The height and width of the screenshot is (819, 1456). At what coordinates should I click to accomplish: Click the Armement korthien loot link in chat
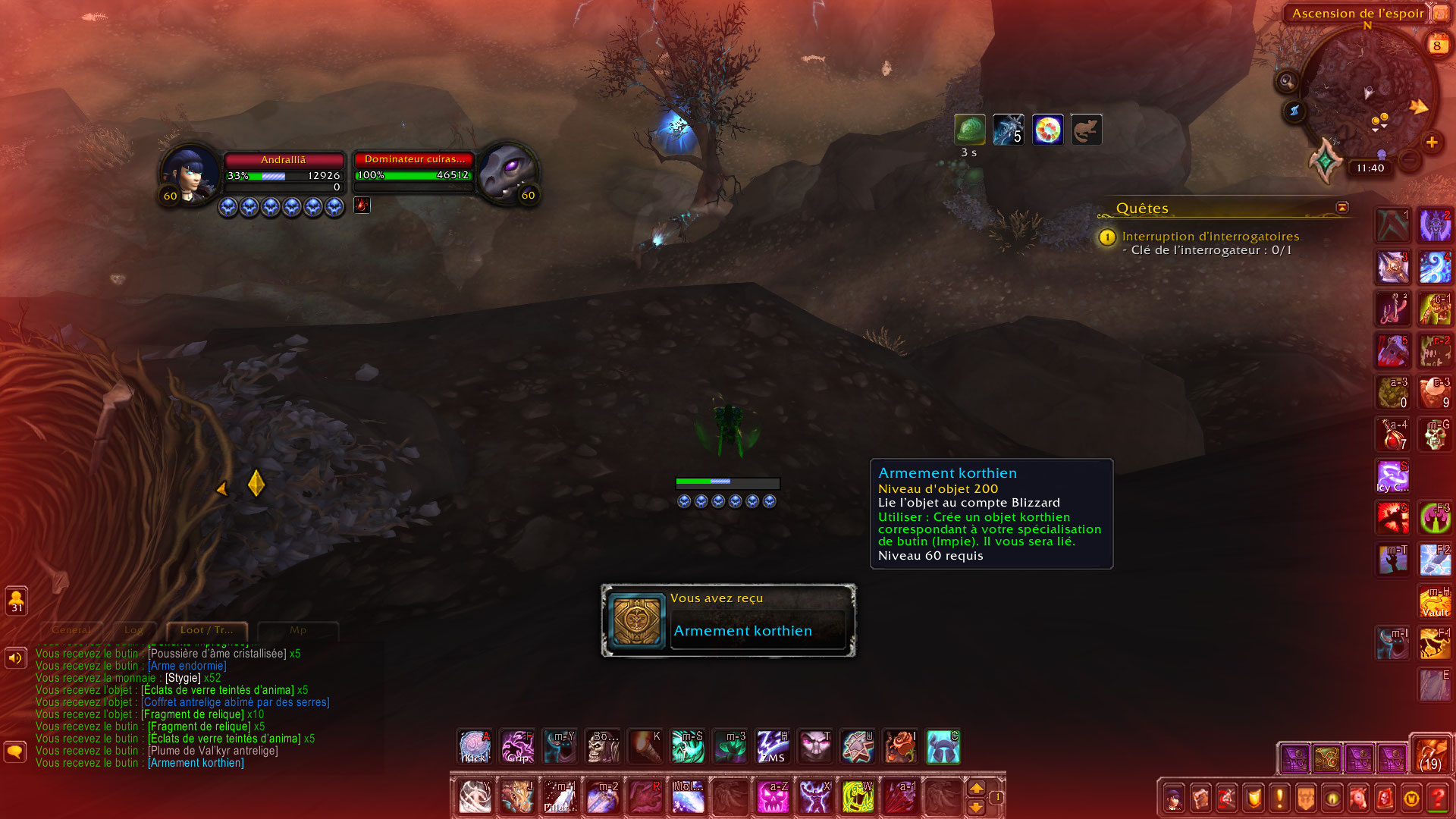[195, 763]
